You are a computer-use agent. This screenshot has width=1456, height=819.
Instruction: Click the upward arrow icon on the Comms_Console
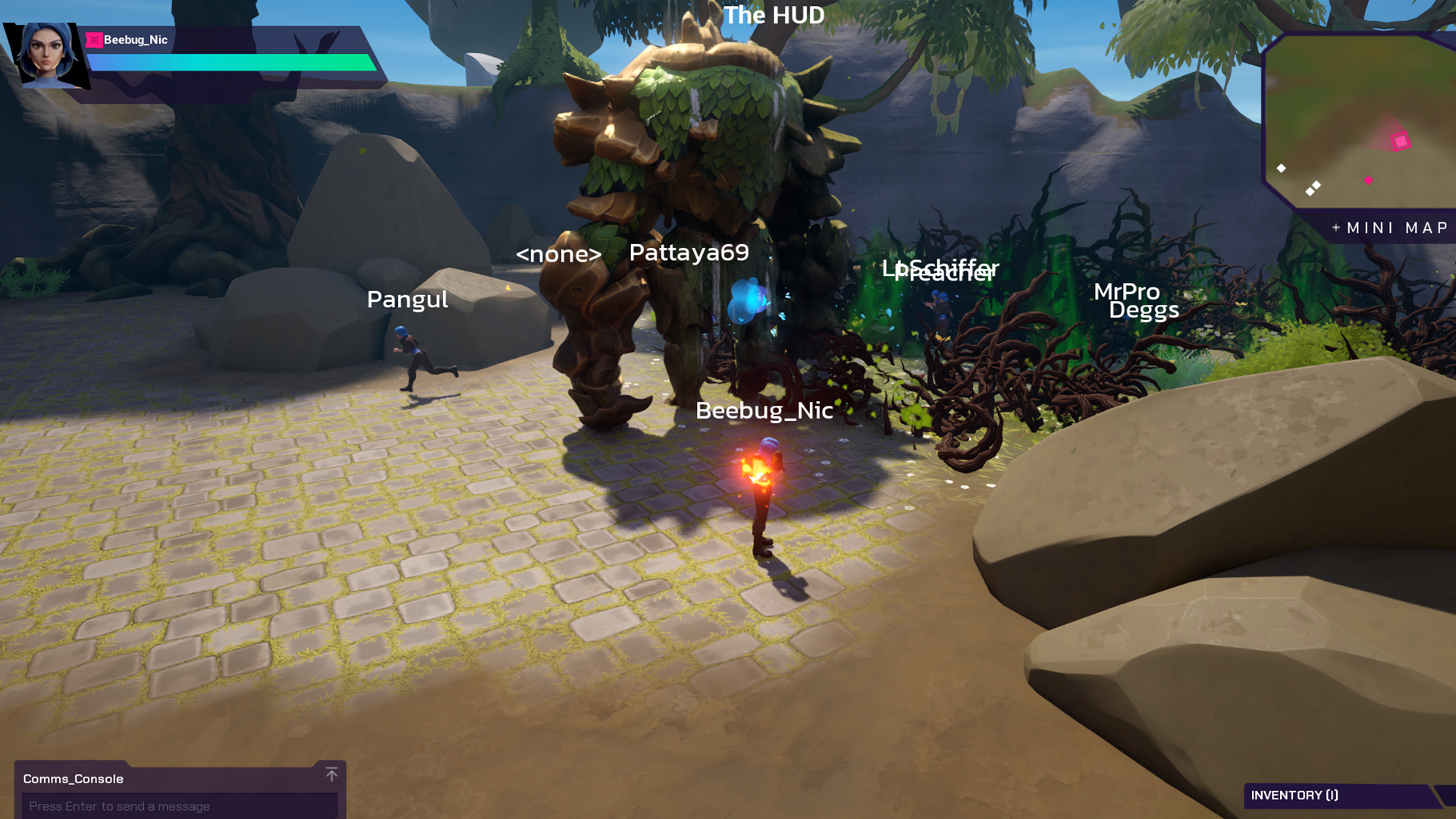click(x=331, y=775)
